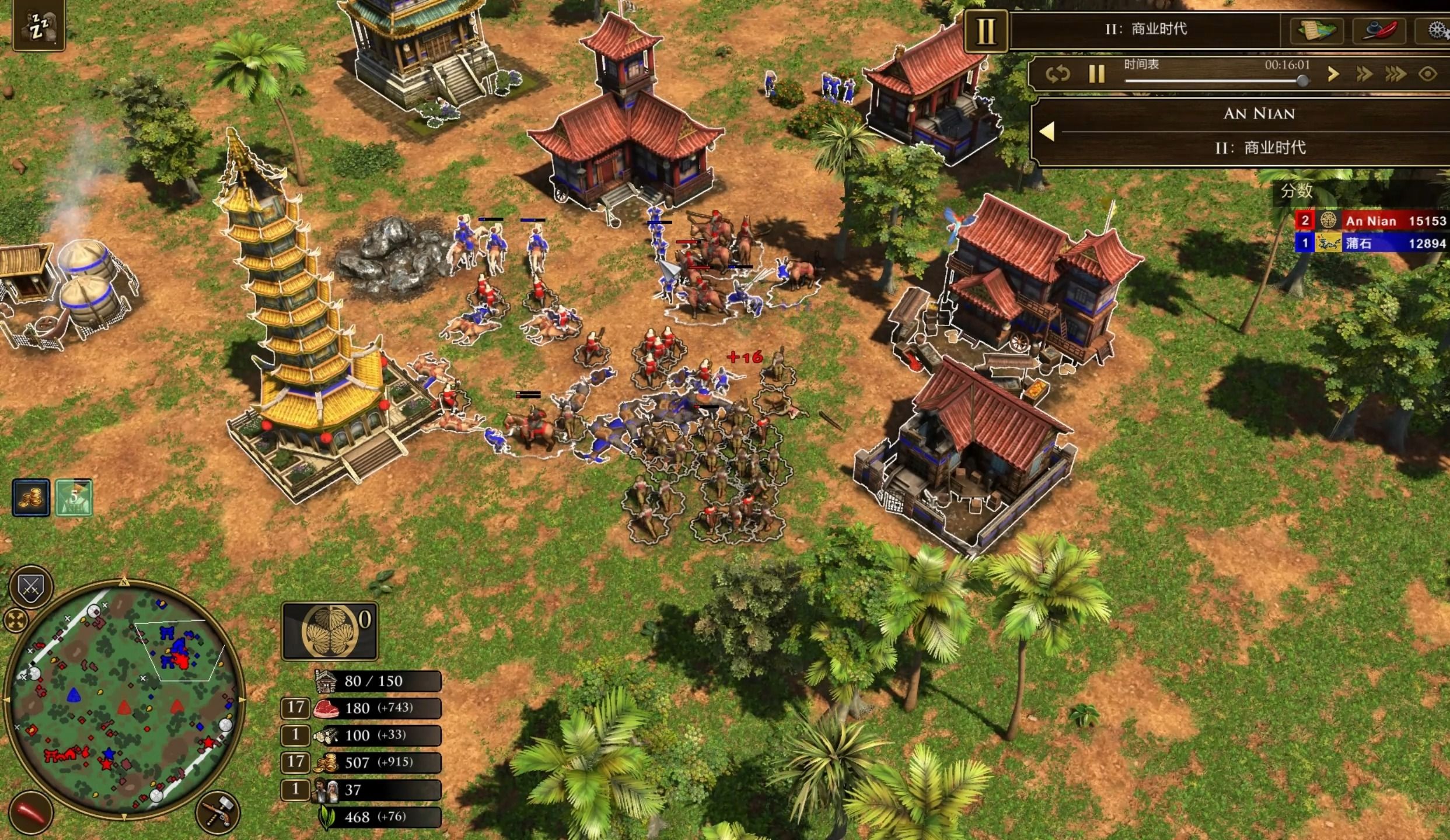1450x840 pixels.
Task: Click the idle villager sleeping icon
Action: pyautogui.click(x=39, y=26)
